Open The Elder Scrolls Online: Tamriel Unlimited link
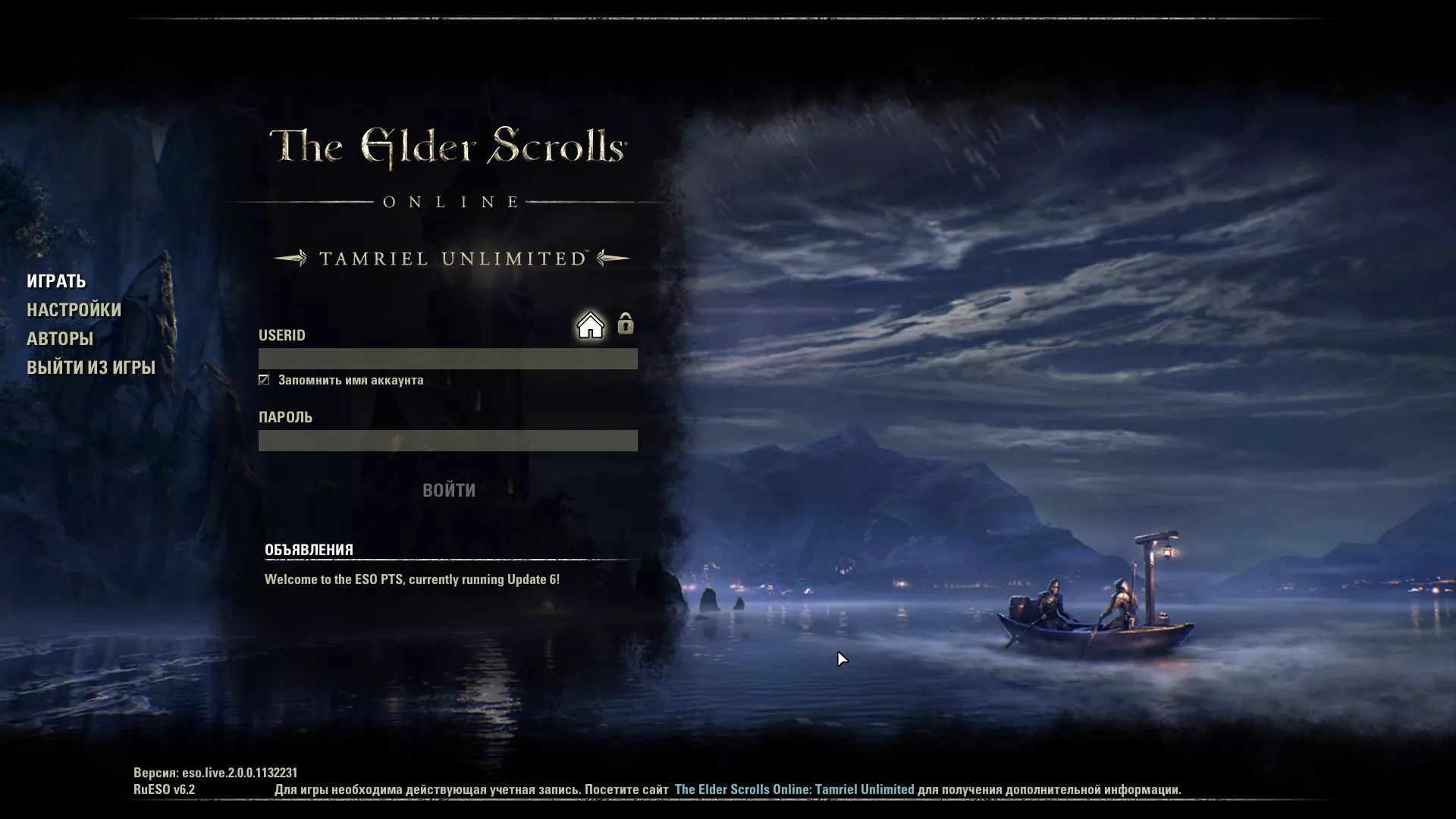 click(x=794, y=789)
